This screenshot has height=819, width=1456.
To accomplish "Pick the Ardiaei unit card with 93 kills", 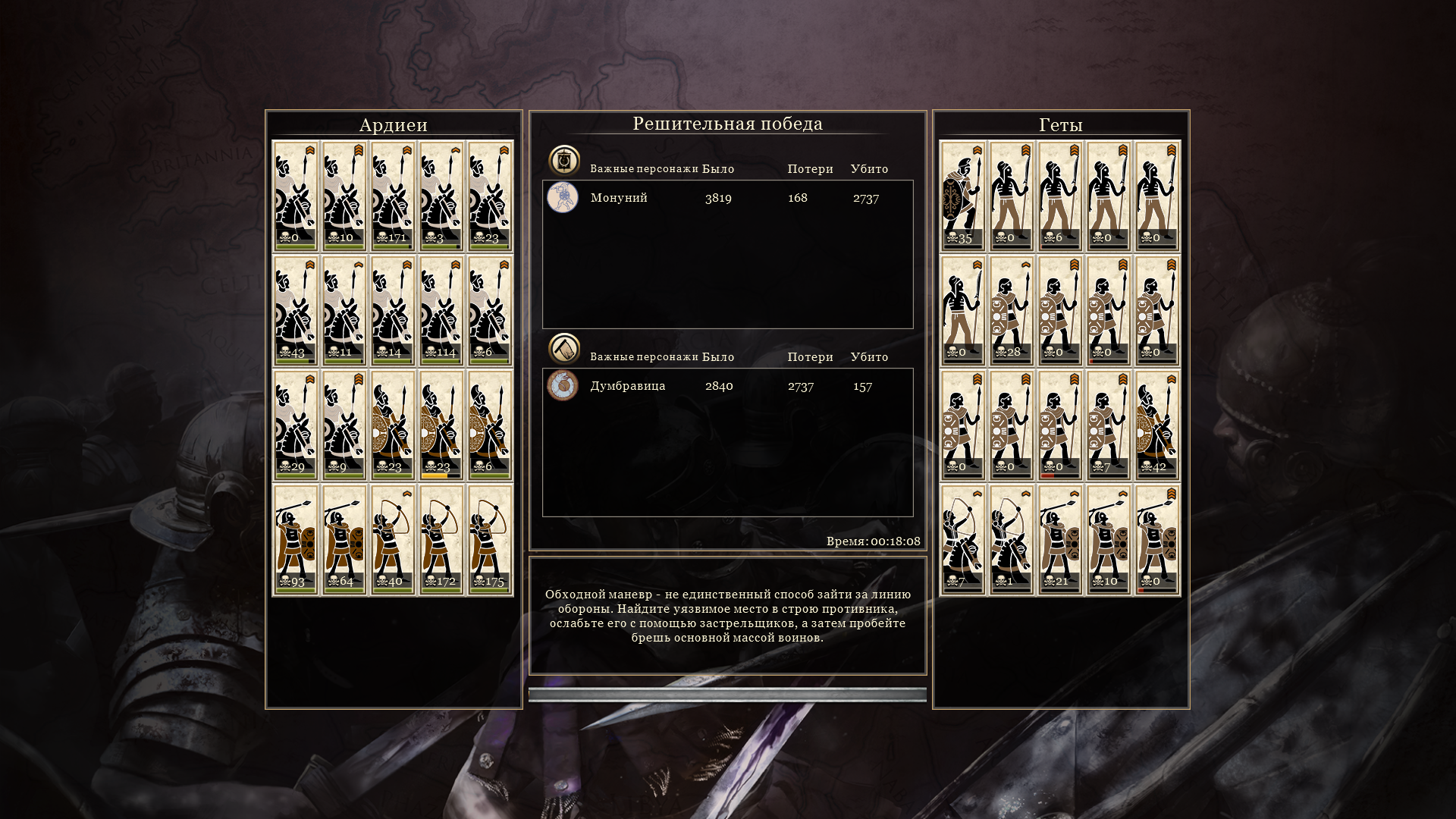I will coord(295,539).
